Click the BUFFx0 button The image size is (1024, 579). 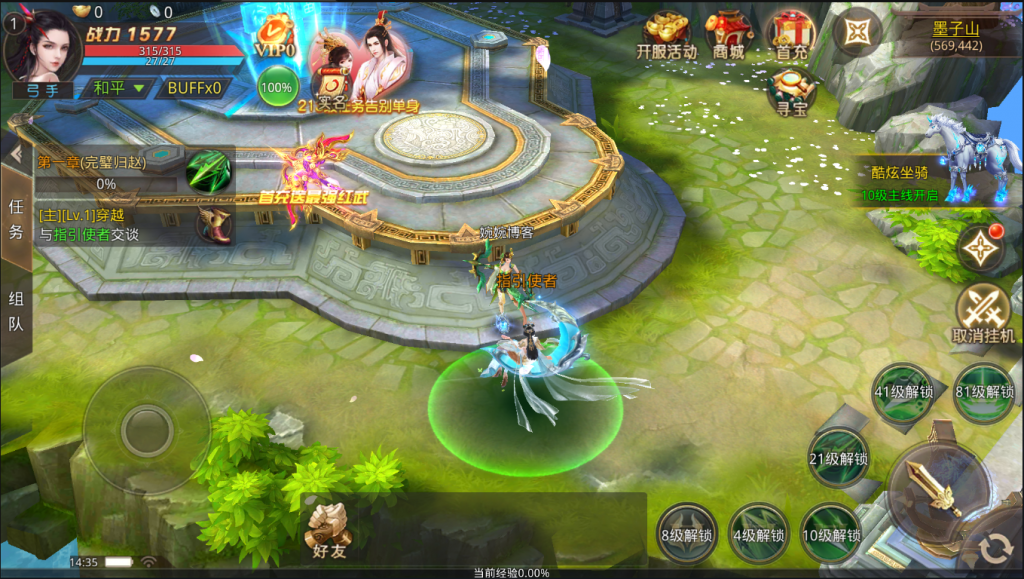(193, 88)
